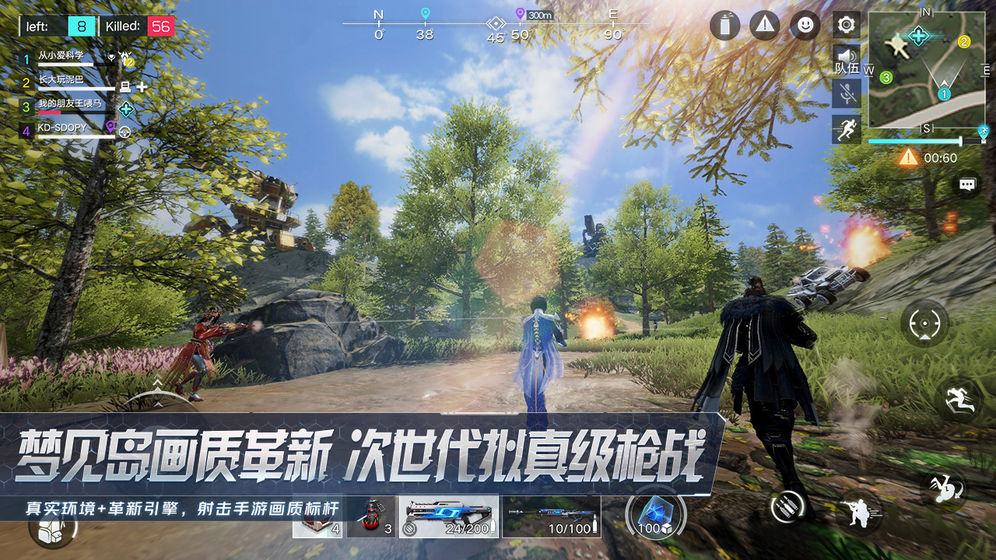The width and height of the screenshot is (996, 560).
Task: Open the smiley face emote menu
Action: tap(804, 25)
